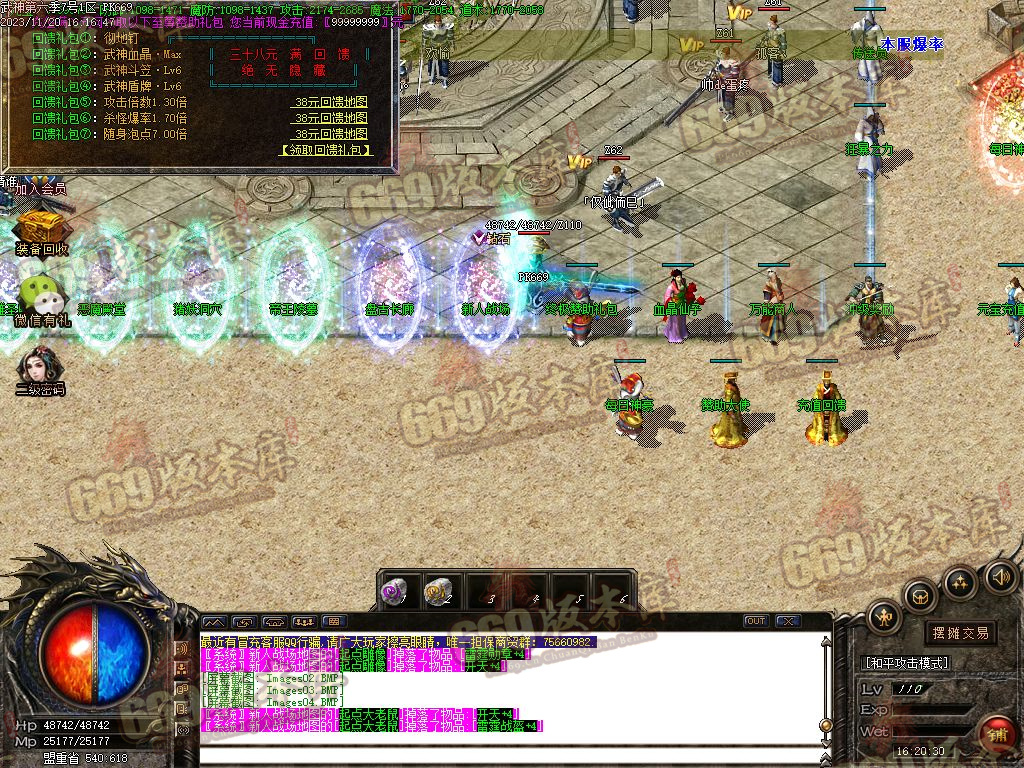Screen dimensions: 1024x768
Task: Open the minimap button above the chat
Action: coord(215,621)
